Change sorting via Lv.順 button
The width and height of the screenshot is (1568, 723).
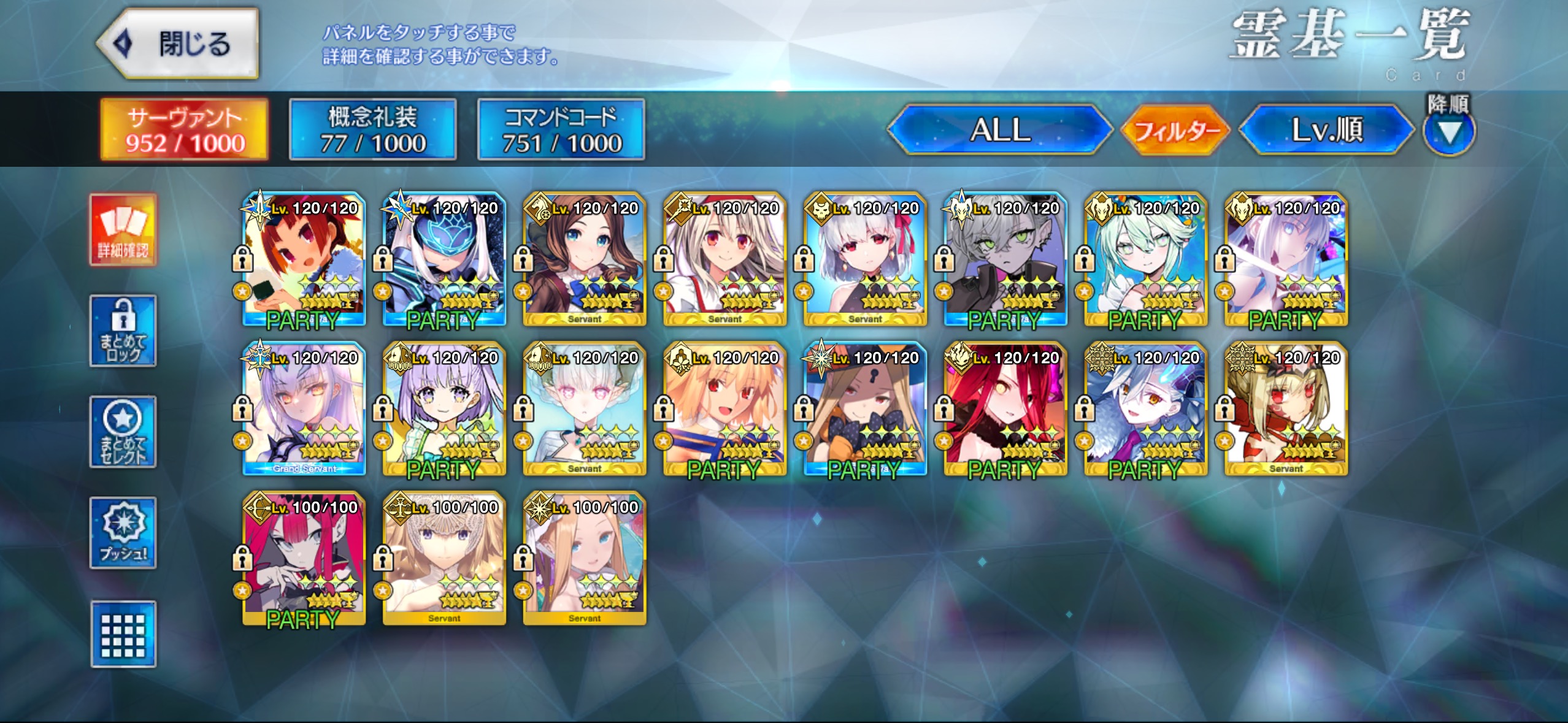point(1326,130)
